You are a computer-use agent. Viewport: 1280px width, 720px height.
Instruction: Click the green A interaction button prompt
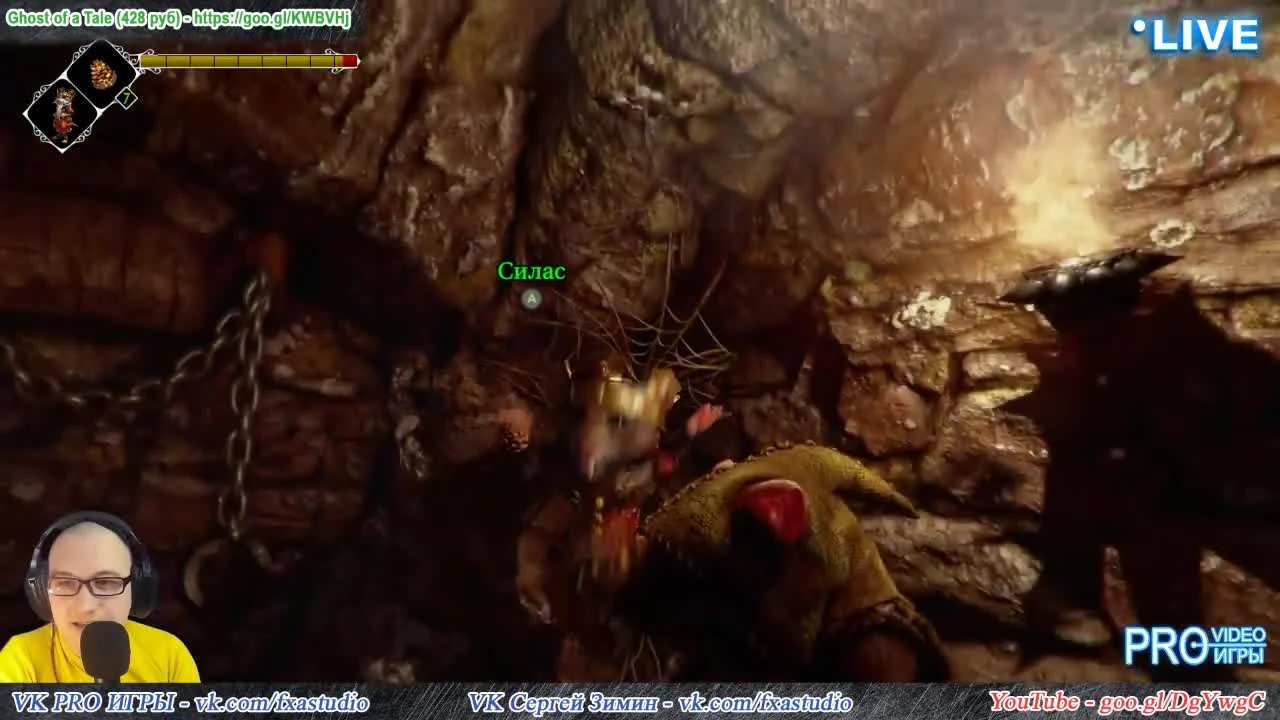(x=531, y=300)
